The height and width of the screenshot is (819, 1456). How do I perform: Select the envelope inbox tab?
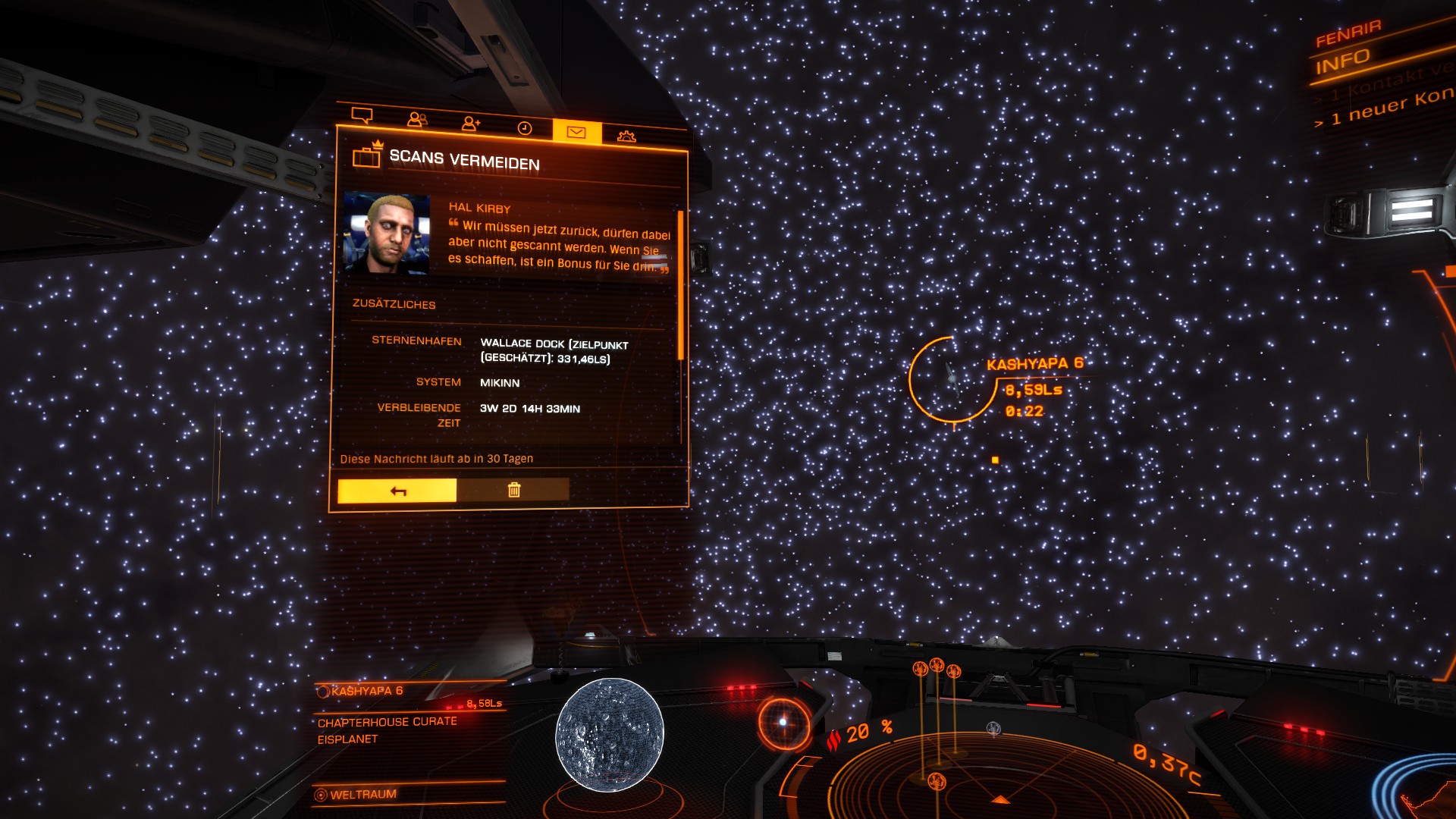576,132
